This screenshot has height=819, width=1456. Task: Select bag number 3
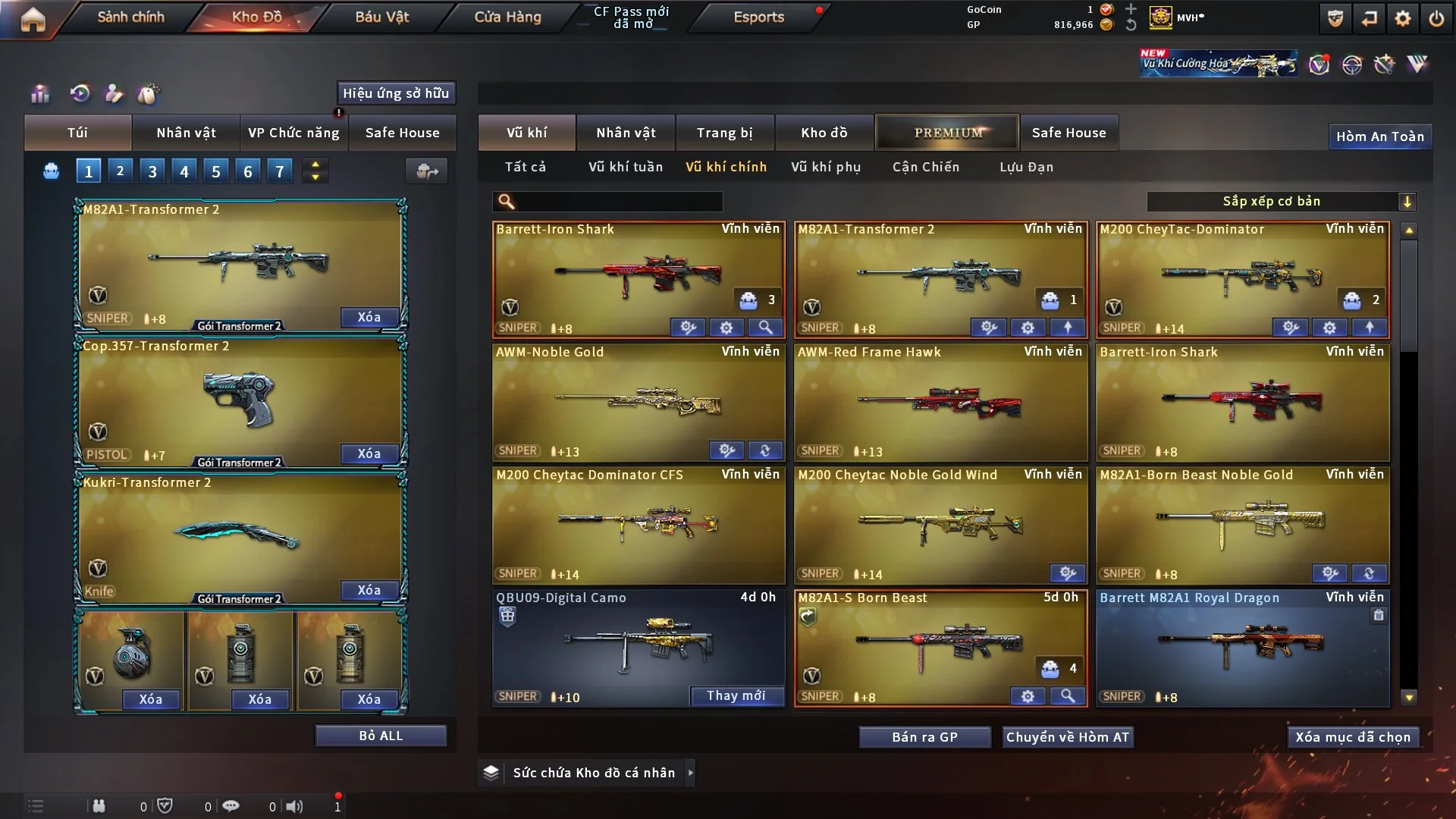152,171
